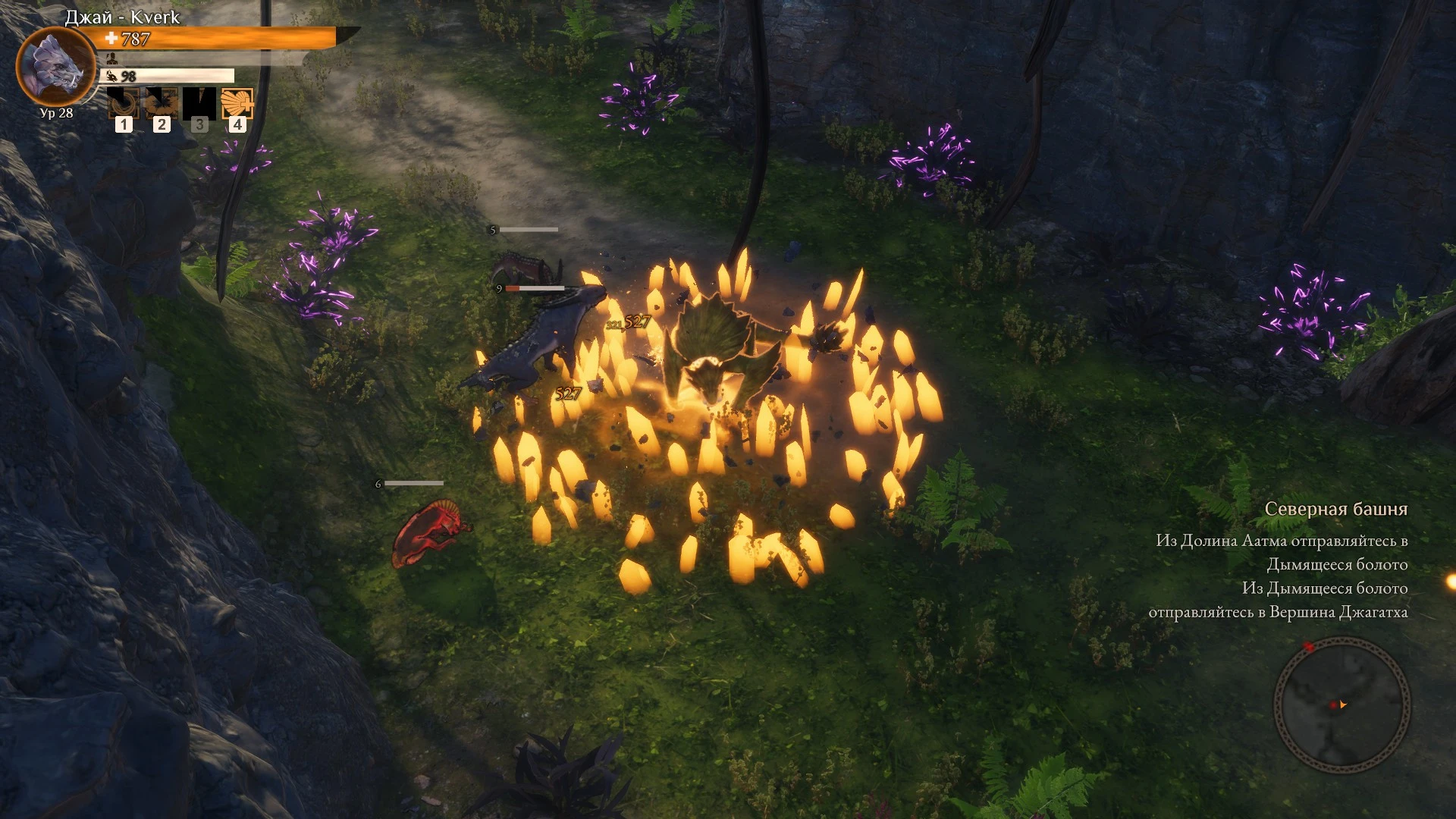The image size is (1456, 819).
Task: Use the flower burst ability in slot 2
Action: pos(162,104)
